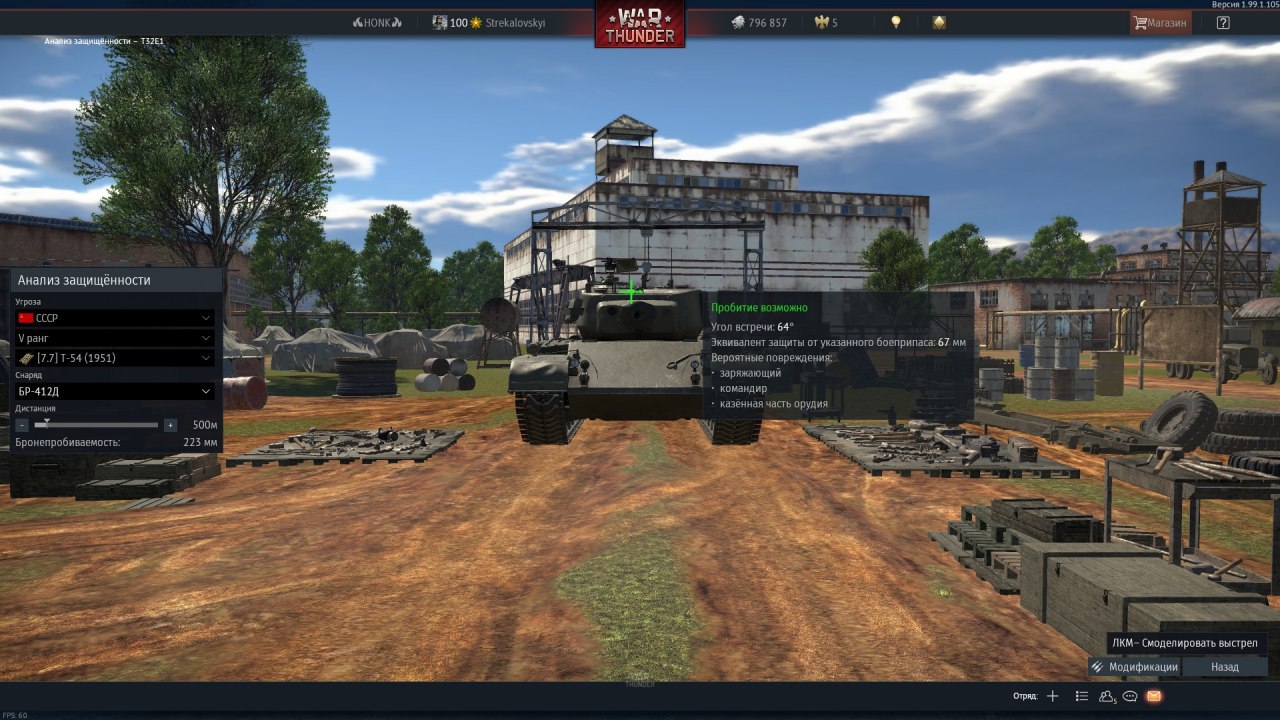Click the light bulb icon

(x=896, y=22)
